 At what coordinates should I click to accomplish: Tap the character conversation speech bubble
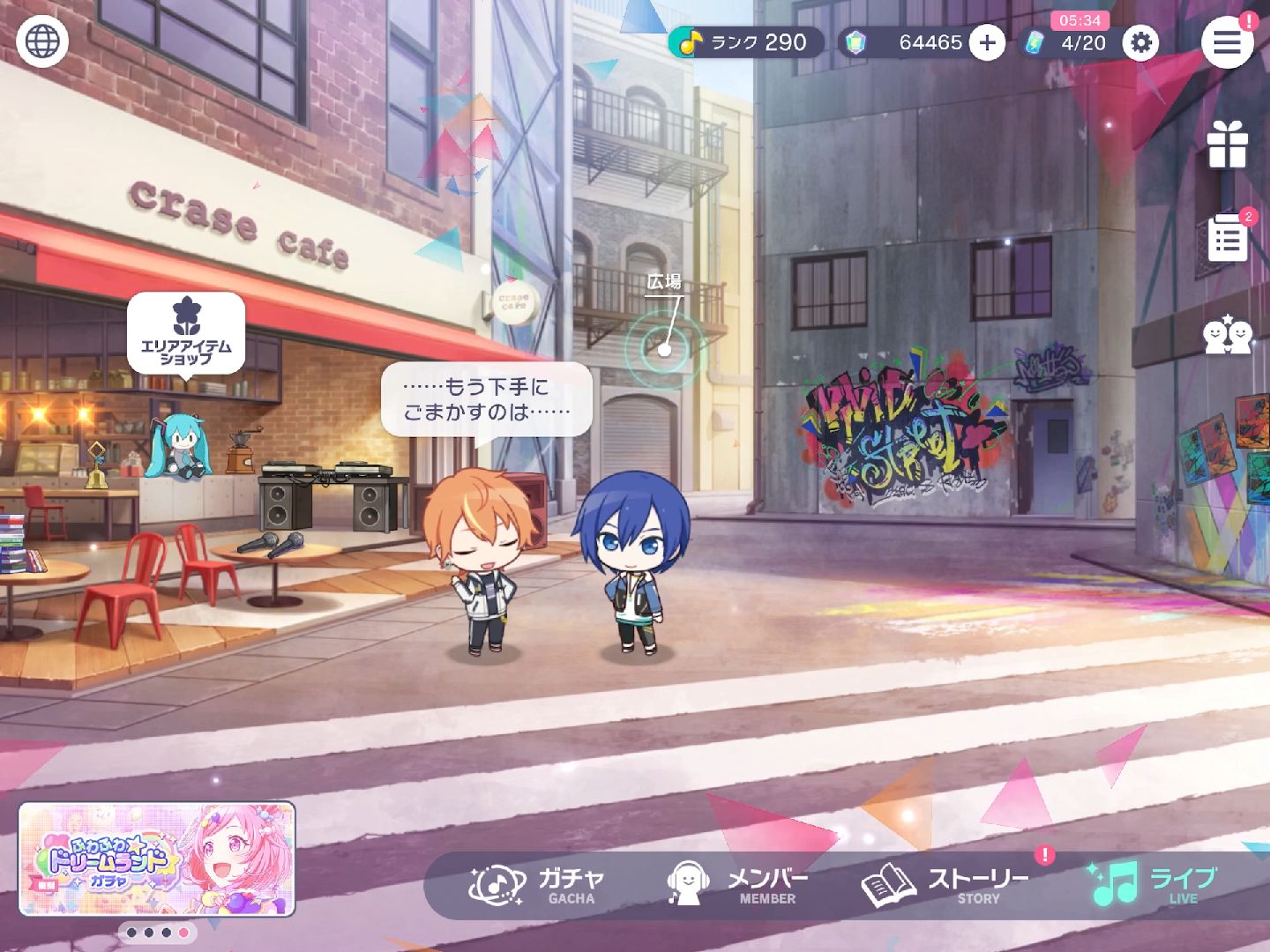pos(486,399)
